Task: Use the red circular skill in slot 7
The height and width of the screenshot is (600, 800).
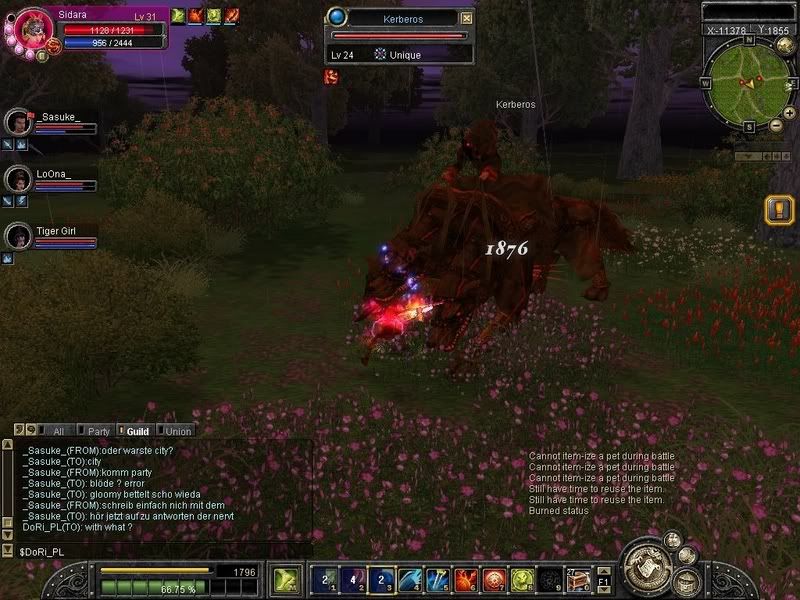Action: point(493,579)
